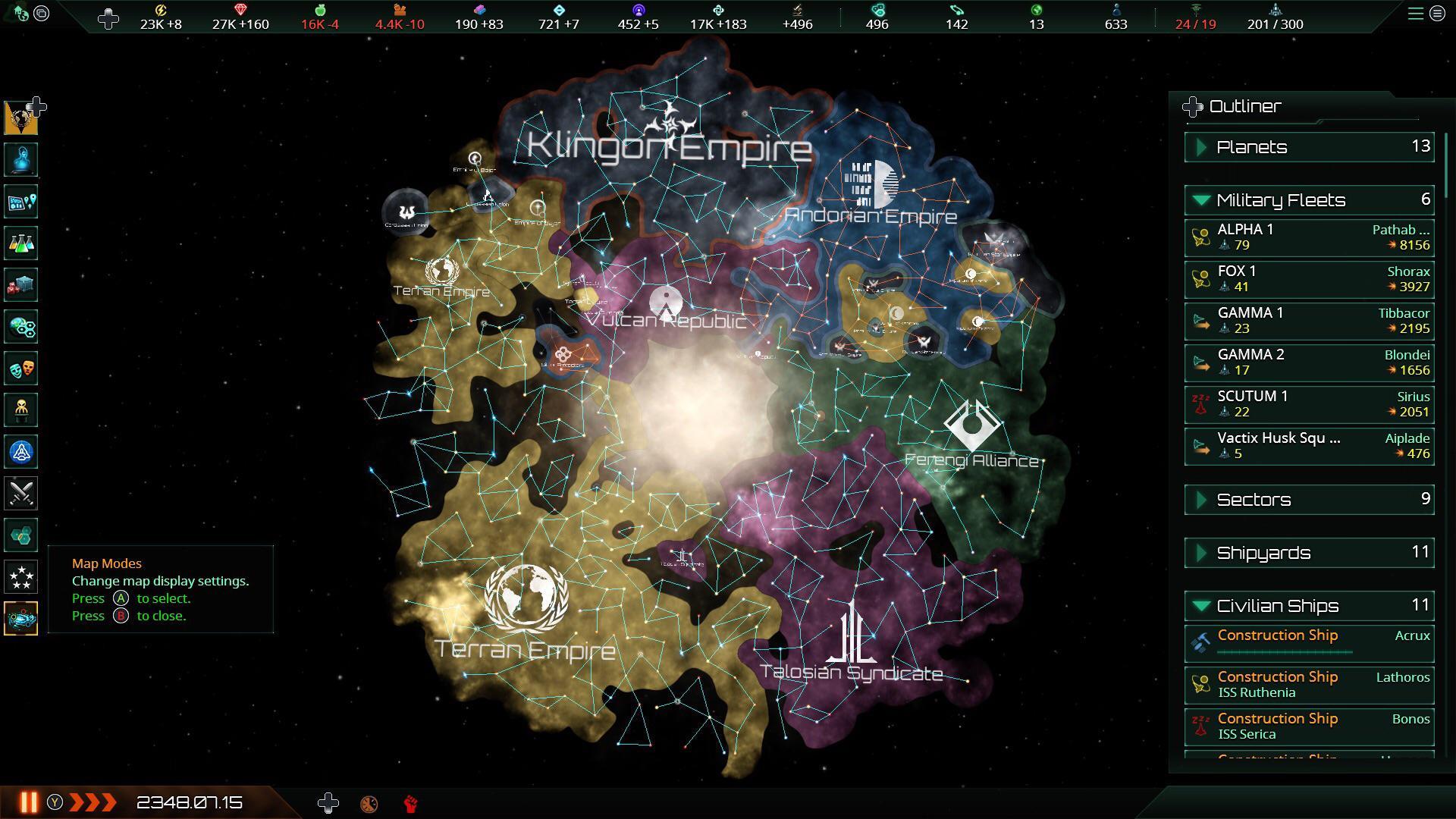Open the hamburger menu at top right
Image resolution: width=1456 pixels, height=819 pixels.
coord(1417,13)
